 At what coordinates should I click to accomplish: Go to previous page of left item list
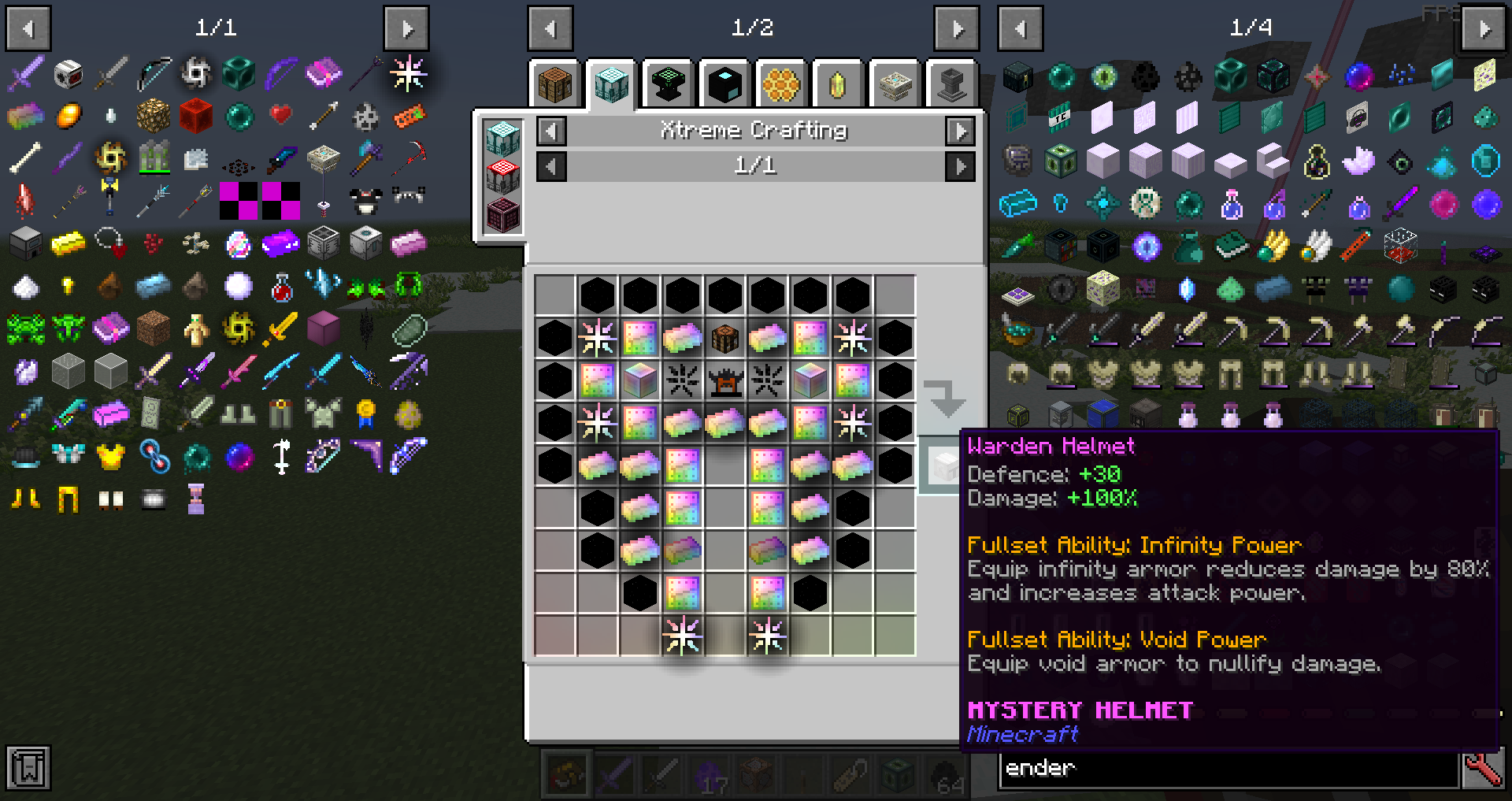tap(28, 28)
